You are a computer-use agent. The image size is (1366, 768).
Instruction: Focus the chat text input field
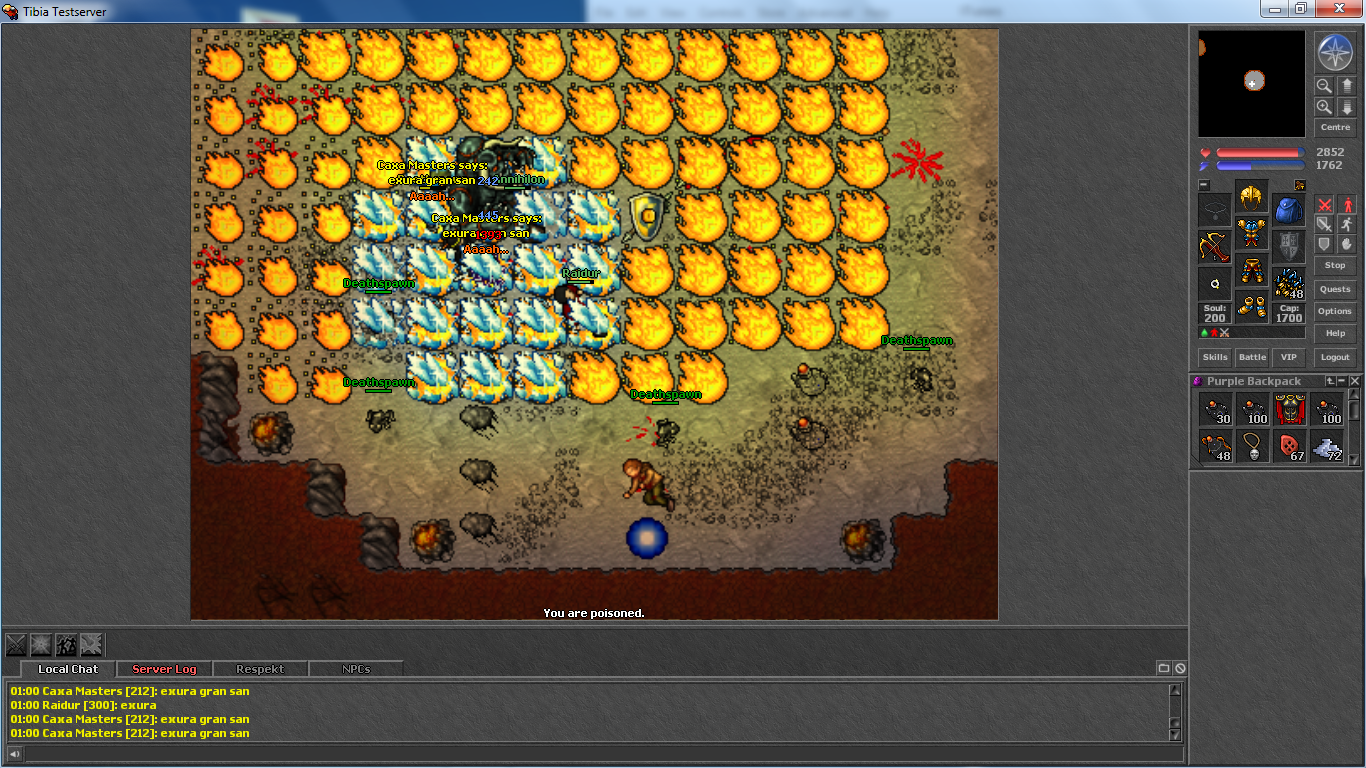click(x=600, y=753)
